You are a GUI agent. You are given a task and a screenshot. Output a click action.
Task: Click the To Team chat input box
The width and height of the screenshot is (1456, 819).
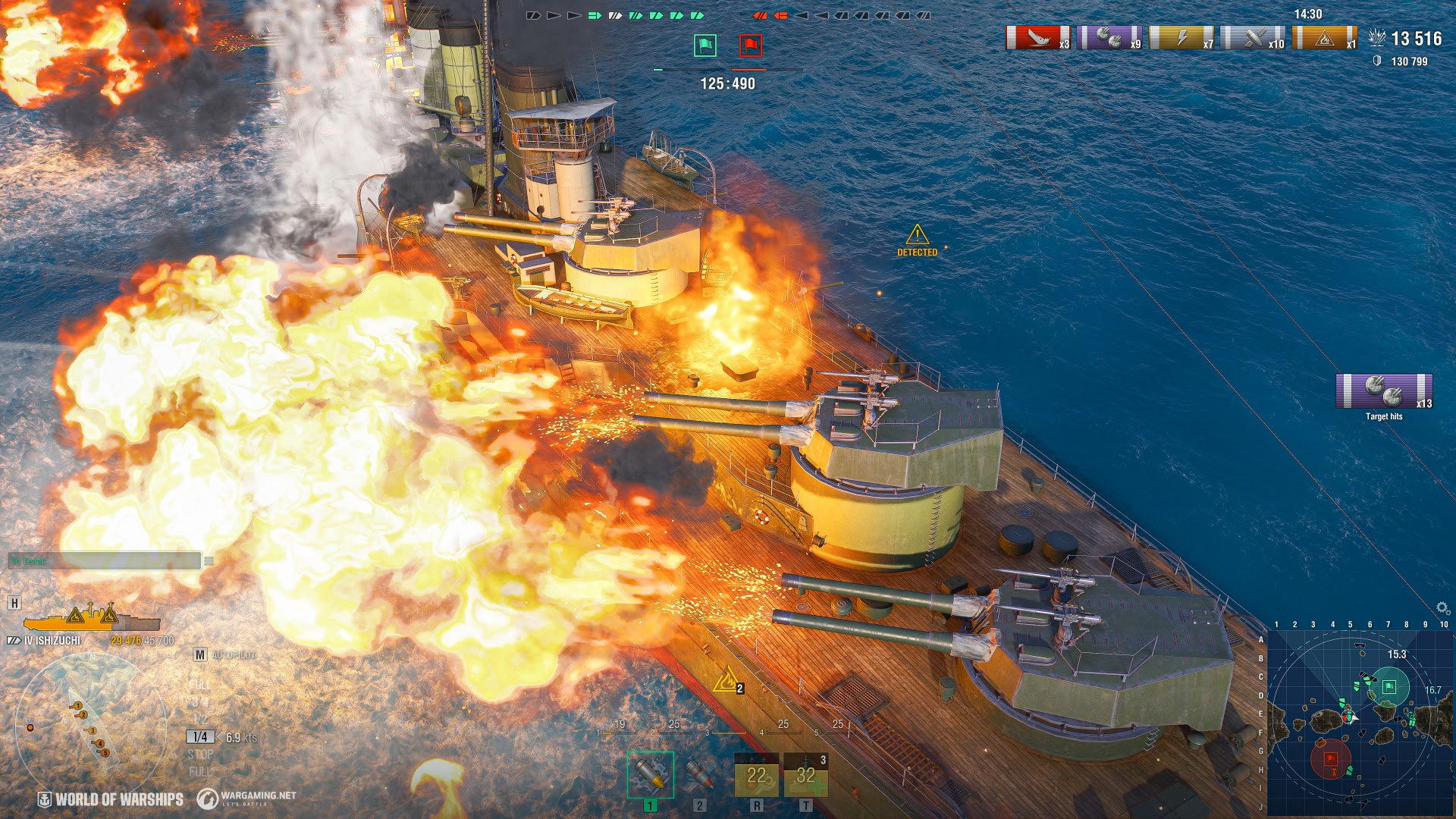point(105,561)
